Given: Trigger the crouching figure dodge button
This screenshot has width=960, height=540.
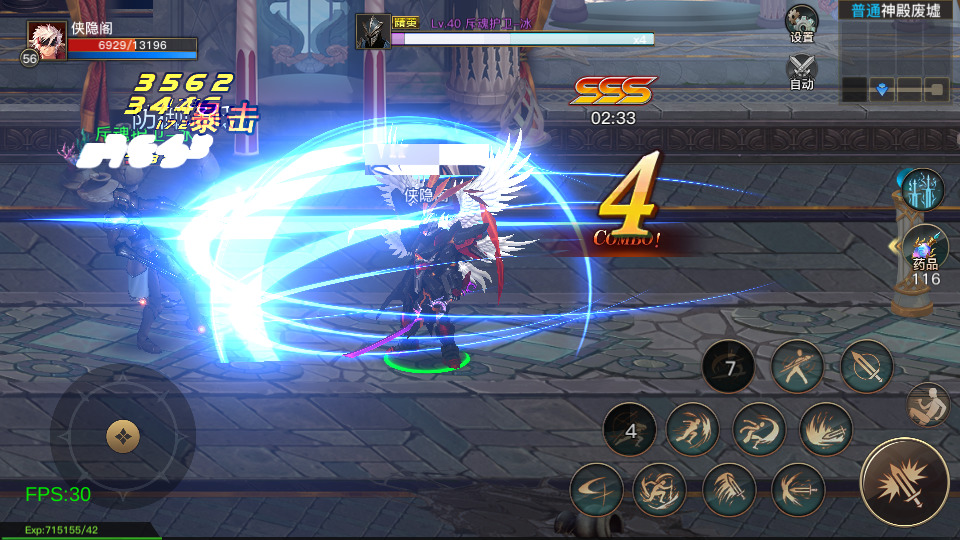Looking at the screenshot, I should tap(927, 404).
